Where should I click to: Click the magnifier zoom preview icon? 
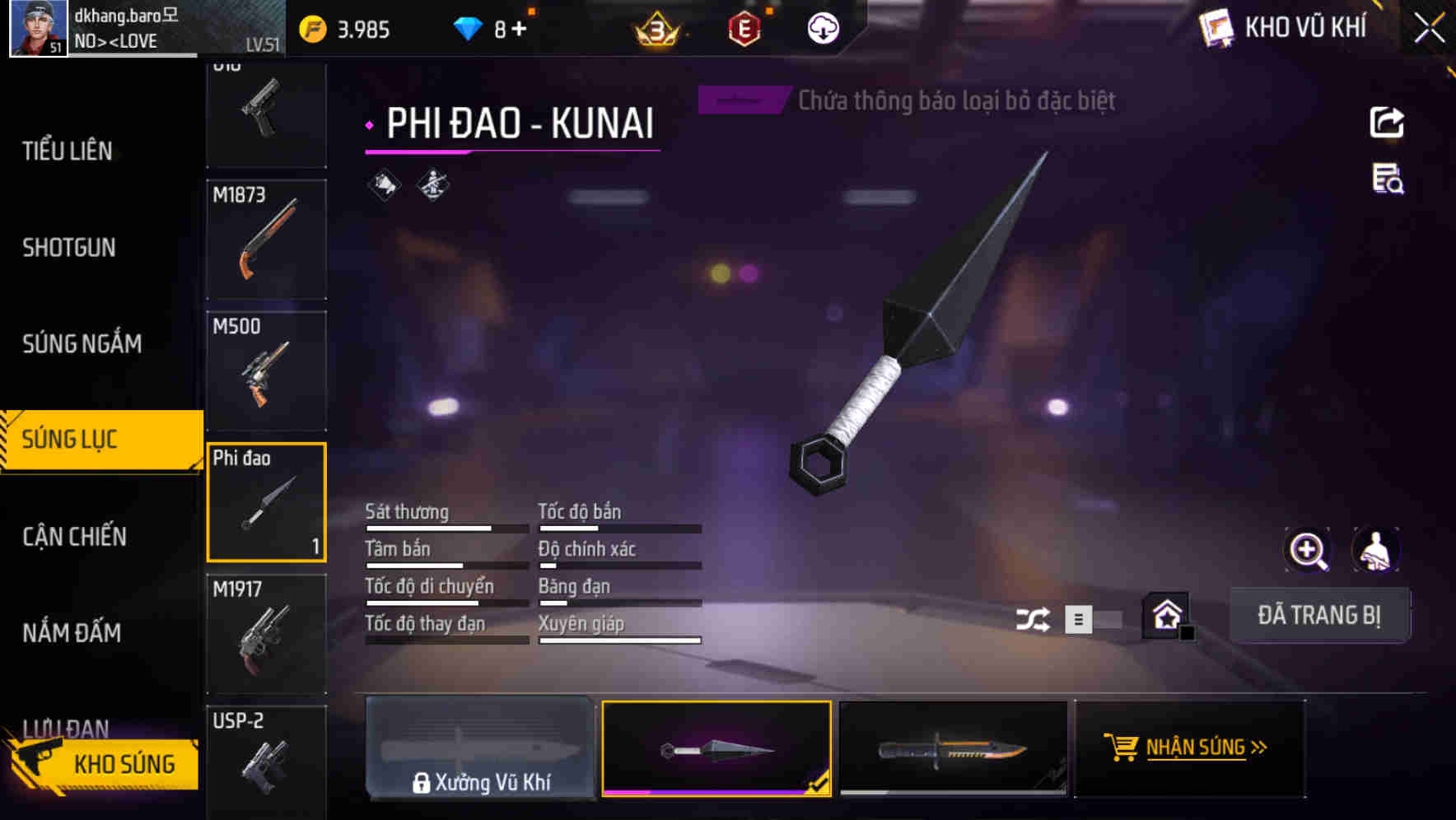point(1309,550)
